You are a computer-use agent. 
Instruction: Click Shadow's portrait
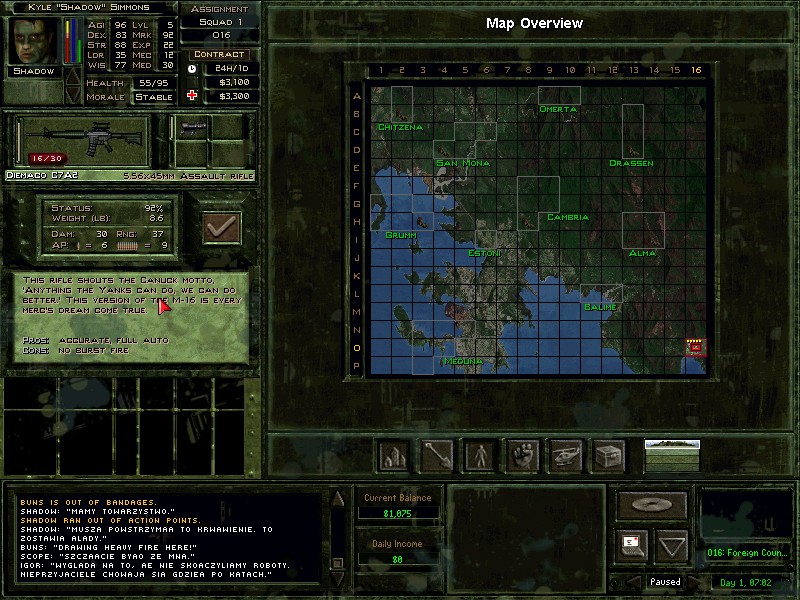(x=33, y=40)
